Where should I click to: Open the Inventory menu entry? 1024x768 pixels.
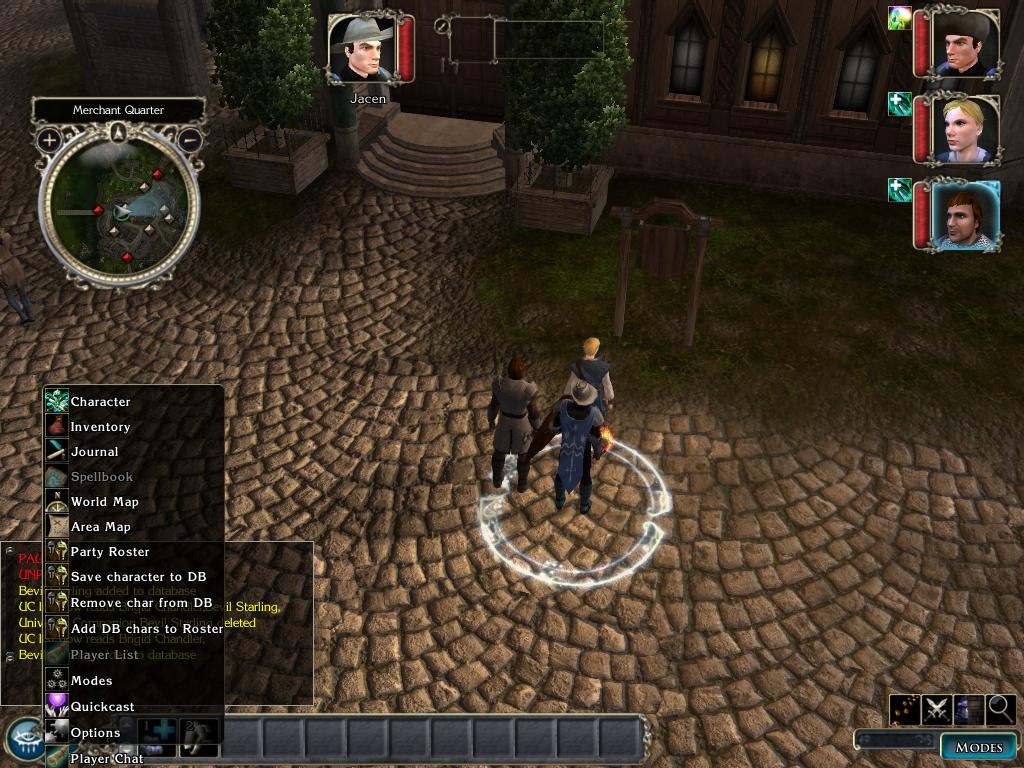(100, 427)
